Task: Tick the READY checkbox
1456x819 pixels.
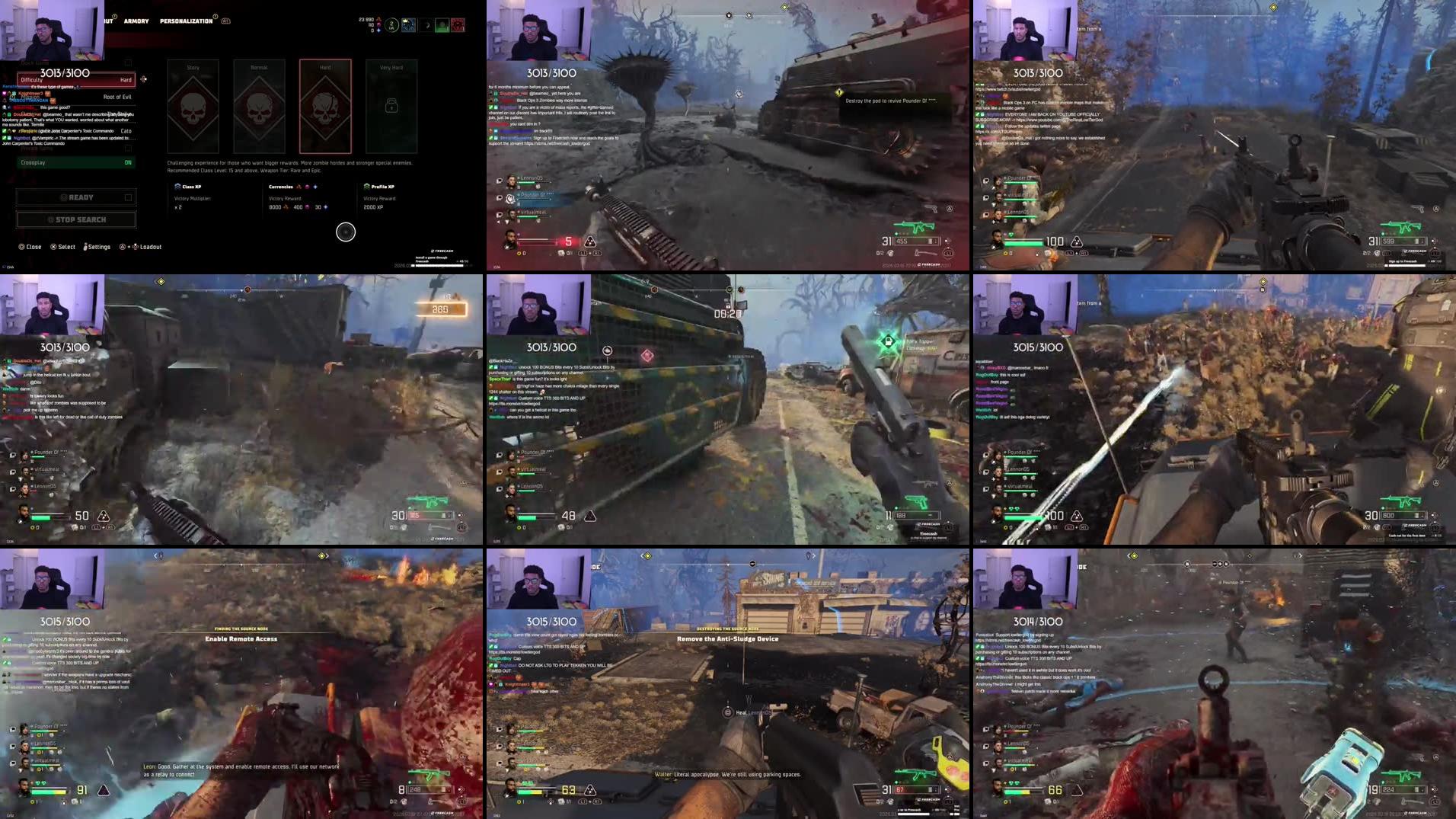Action: click(127, 196)
